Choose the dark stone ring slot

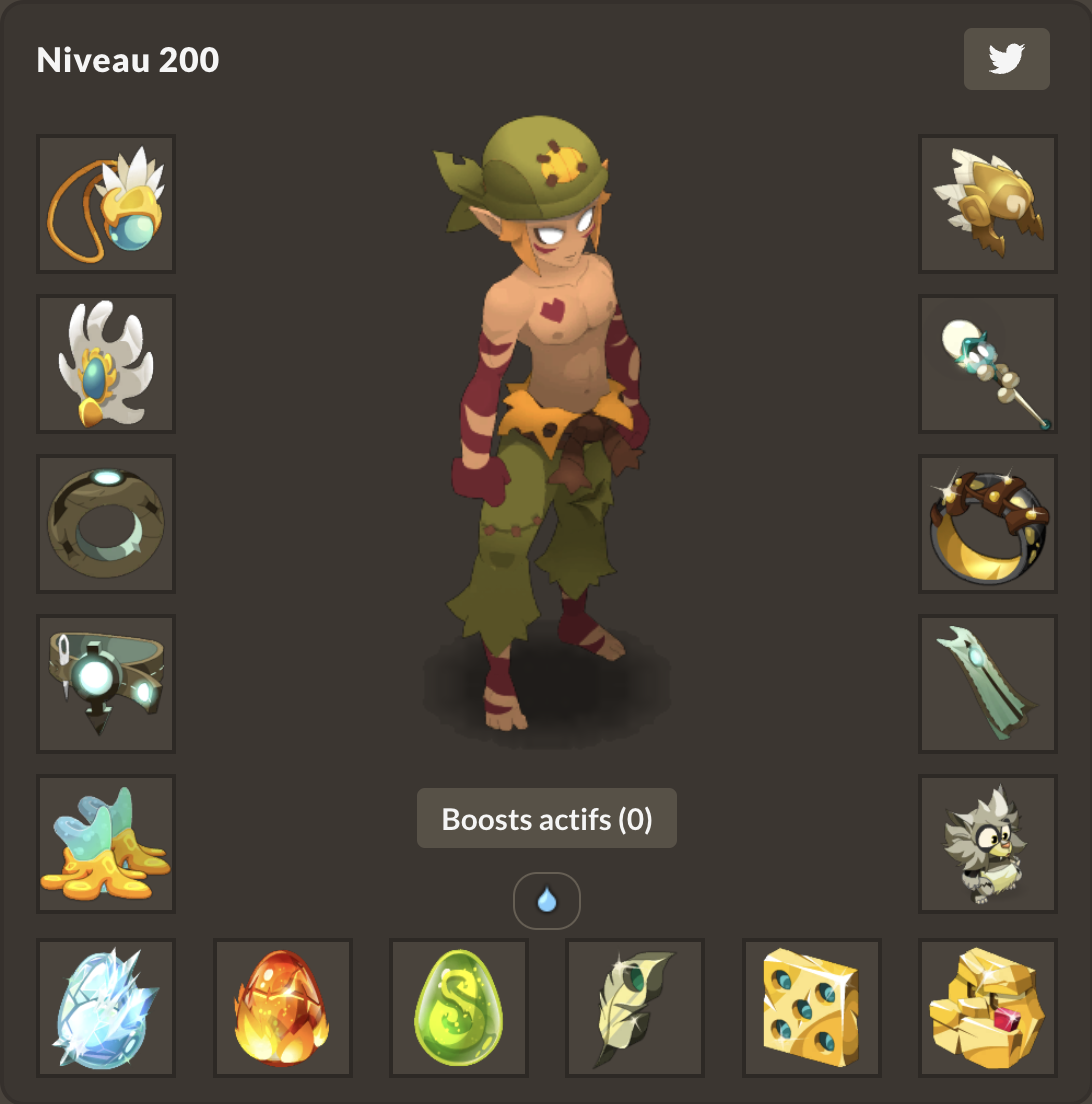pos(106,524)
